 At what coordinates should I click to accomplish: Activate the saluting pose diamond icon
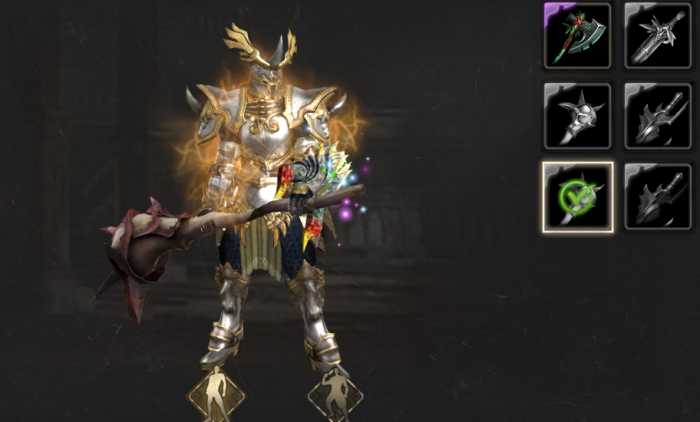(x=336, y=394)
